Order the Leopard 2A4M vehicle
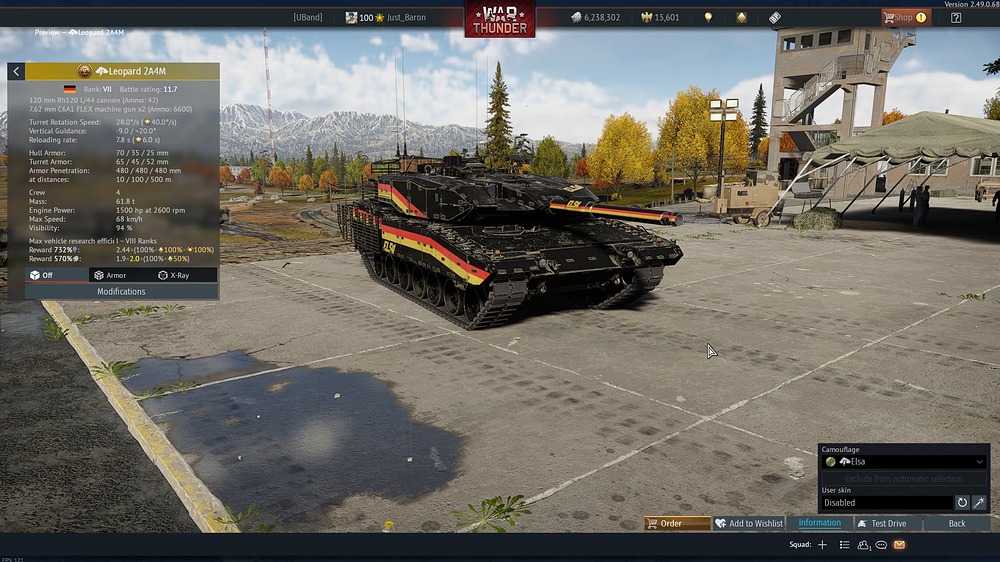Viewport: 1000px width, 562px height. (677, 523)
